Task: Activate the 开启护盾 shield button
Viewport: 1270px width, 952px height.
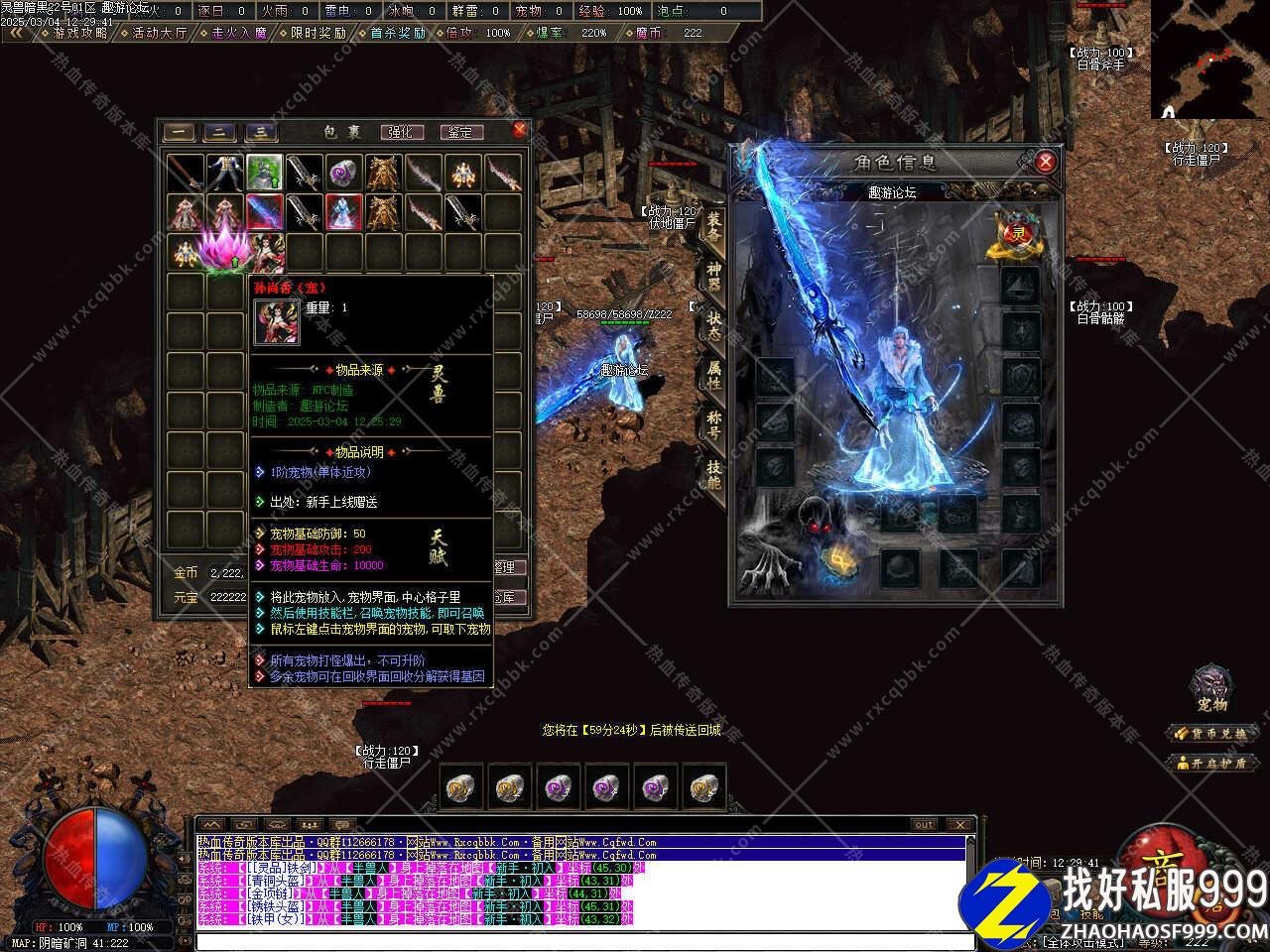Action: click(x=1211, y=763)
